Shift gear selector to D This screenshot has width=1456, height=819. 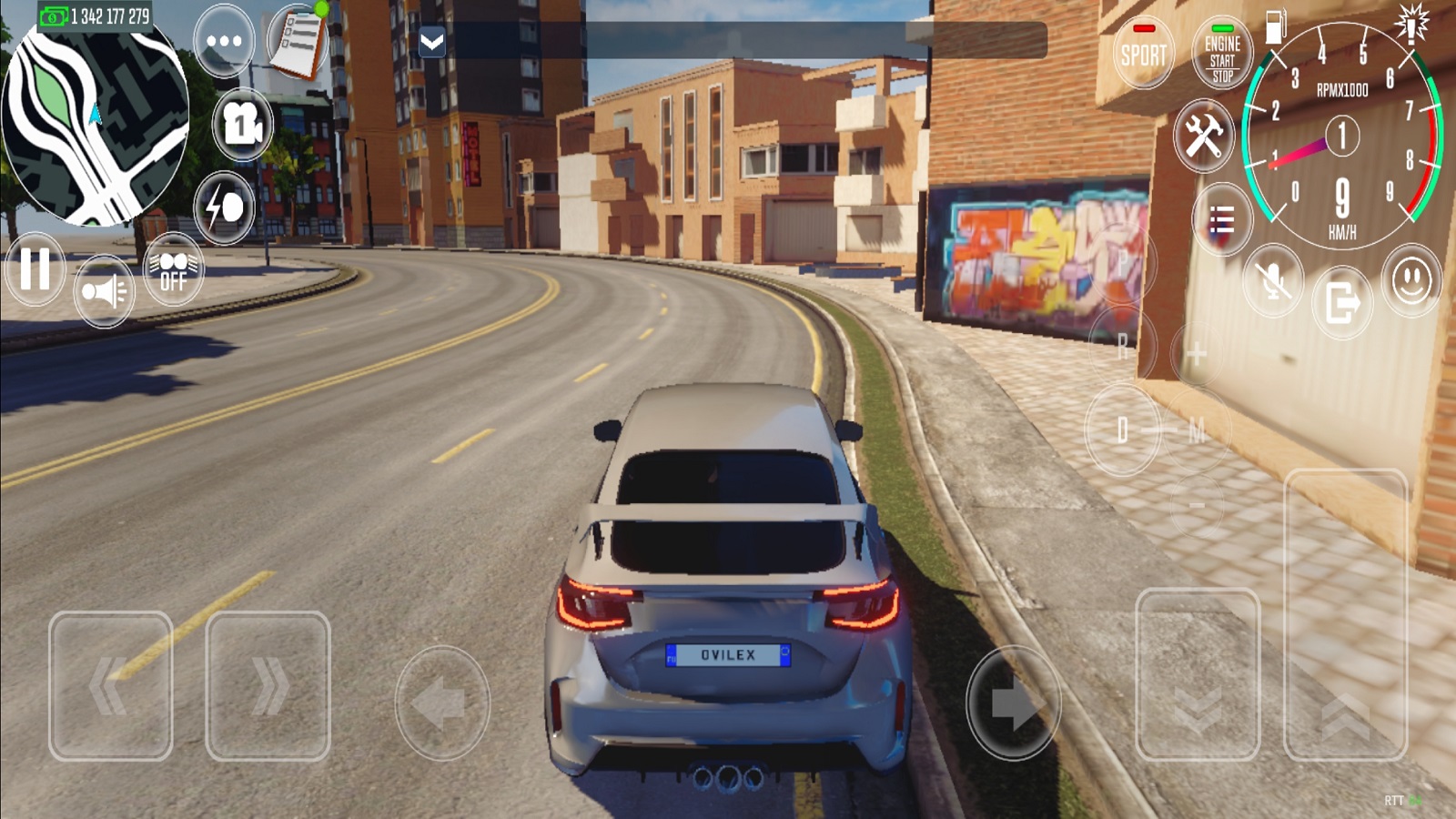point(1122,430)
